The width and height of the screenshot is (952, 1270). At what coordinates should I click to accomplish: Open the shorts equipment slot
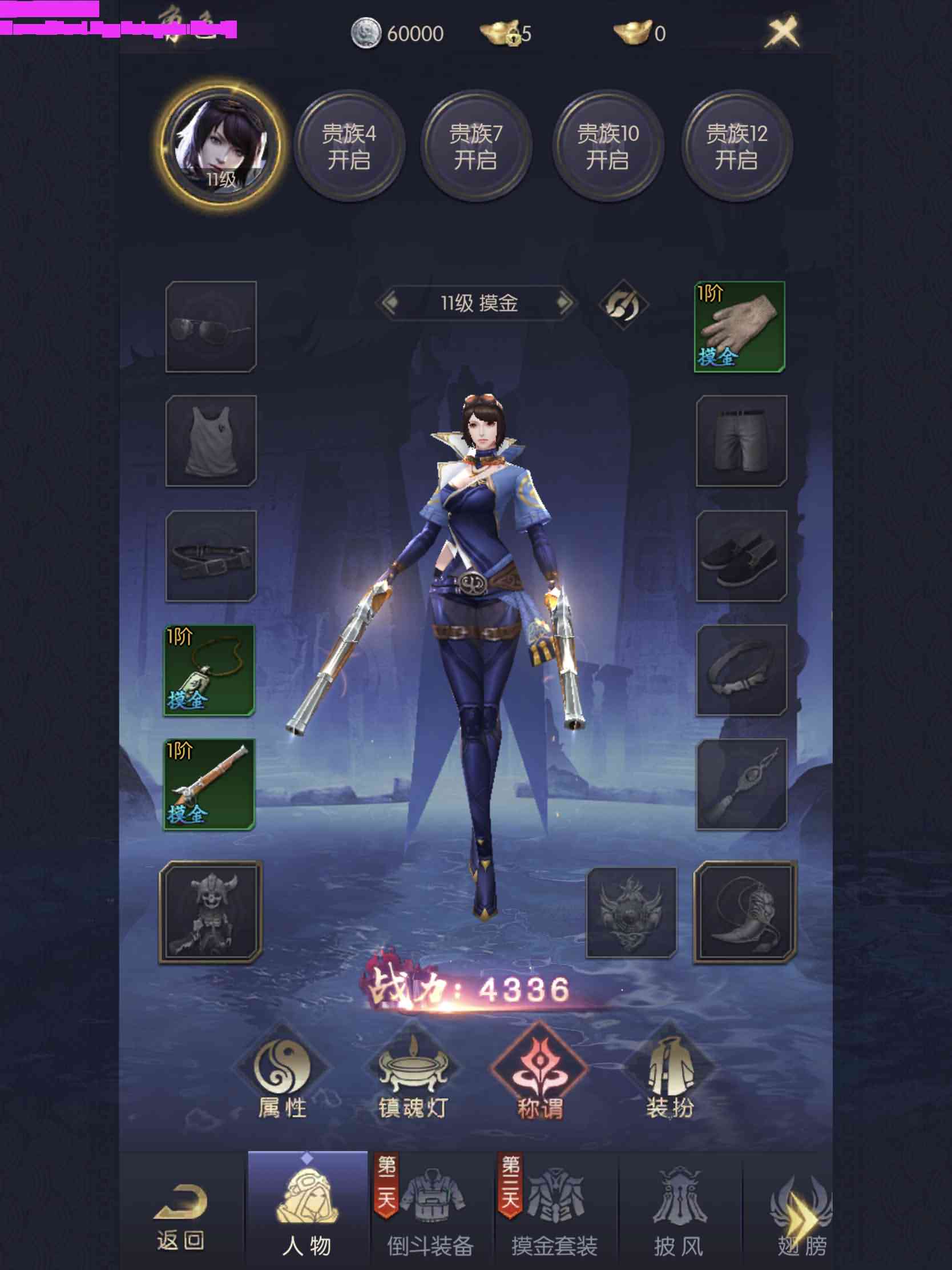tap(741, 441)
